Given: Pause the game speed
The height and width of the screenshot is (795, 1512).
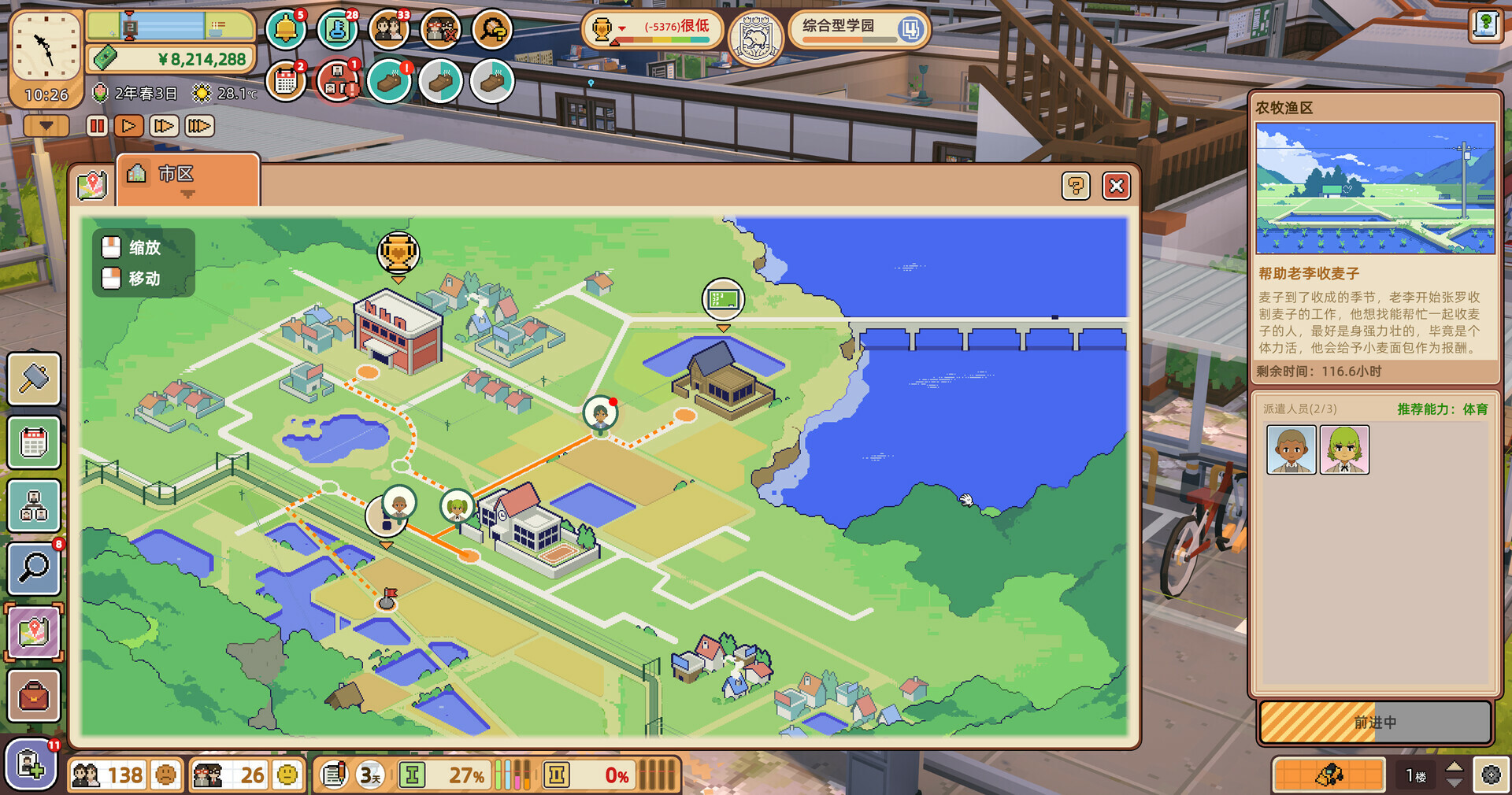Looking at the screenshot, I should pyautogui.click(x=96, y=125).
